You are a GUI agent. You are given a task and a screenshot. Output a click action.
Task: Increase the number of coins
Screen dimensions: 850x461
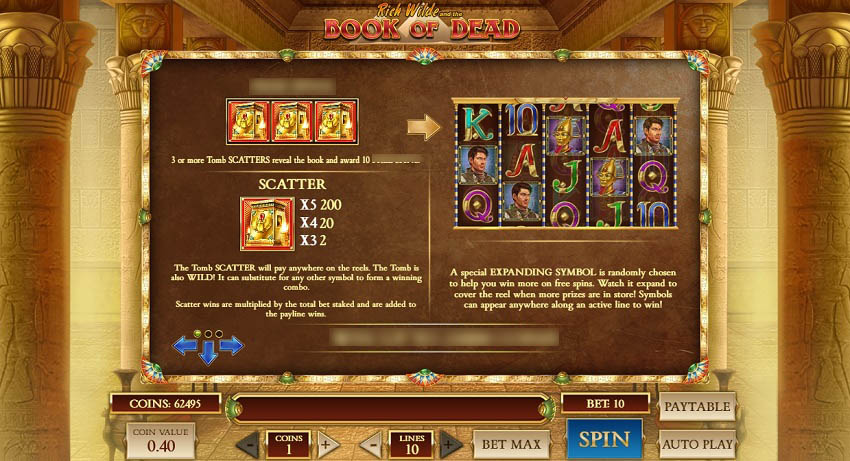coord(327,445)
